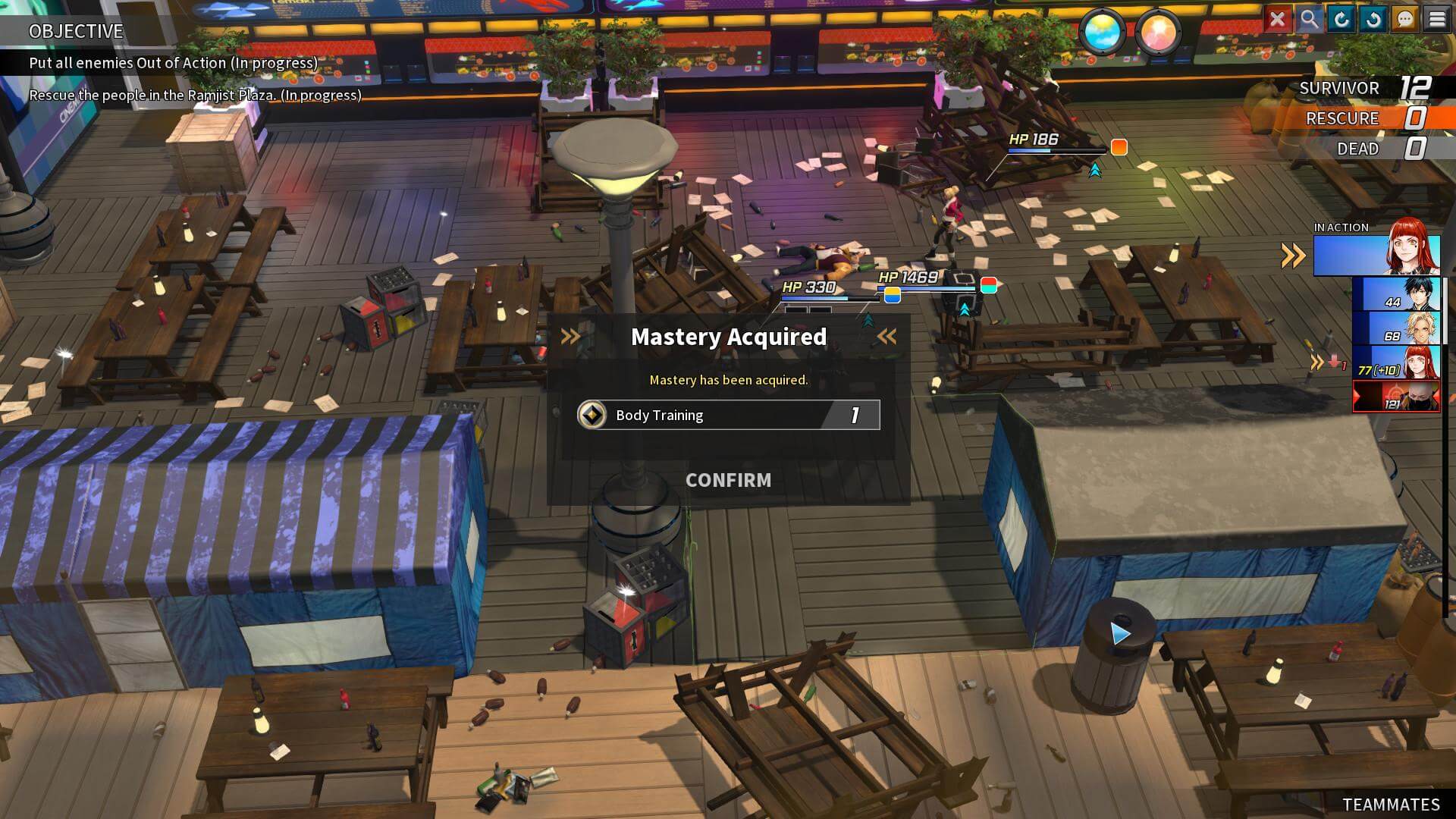Open the chat speech bubble button
Screen dimensions: 1456x819
pyautogui.click(x=1404, y=19)
